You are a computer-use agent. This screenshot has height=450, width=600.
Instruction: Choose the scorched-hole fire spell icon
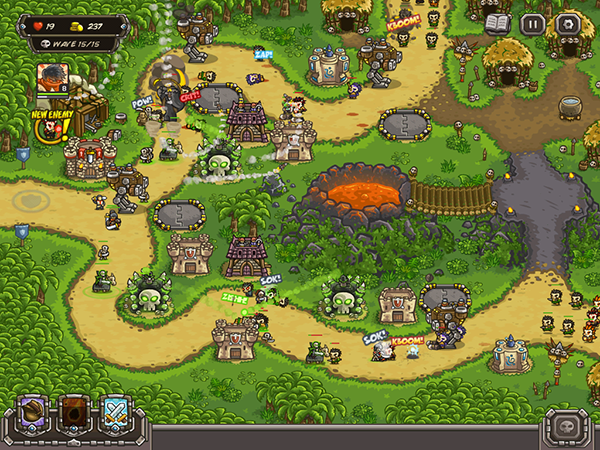74,412
